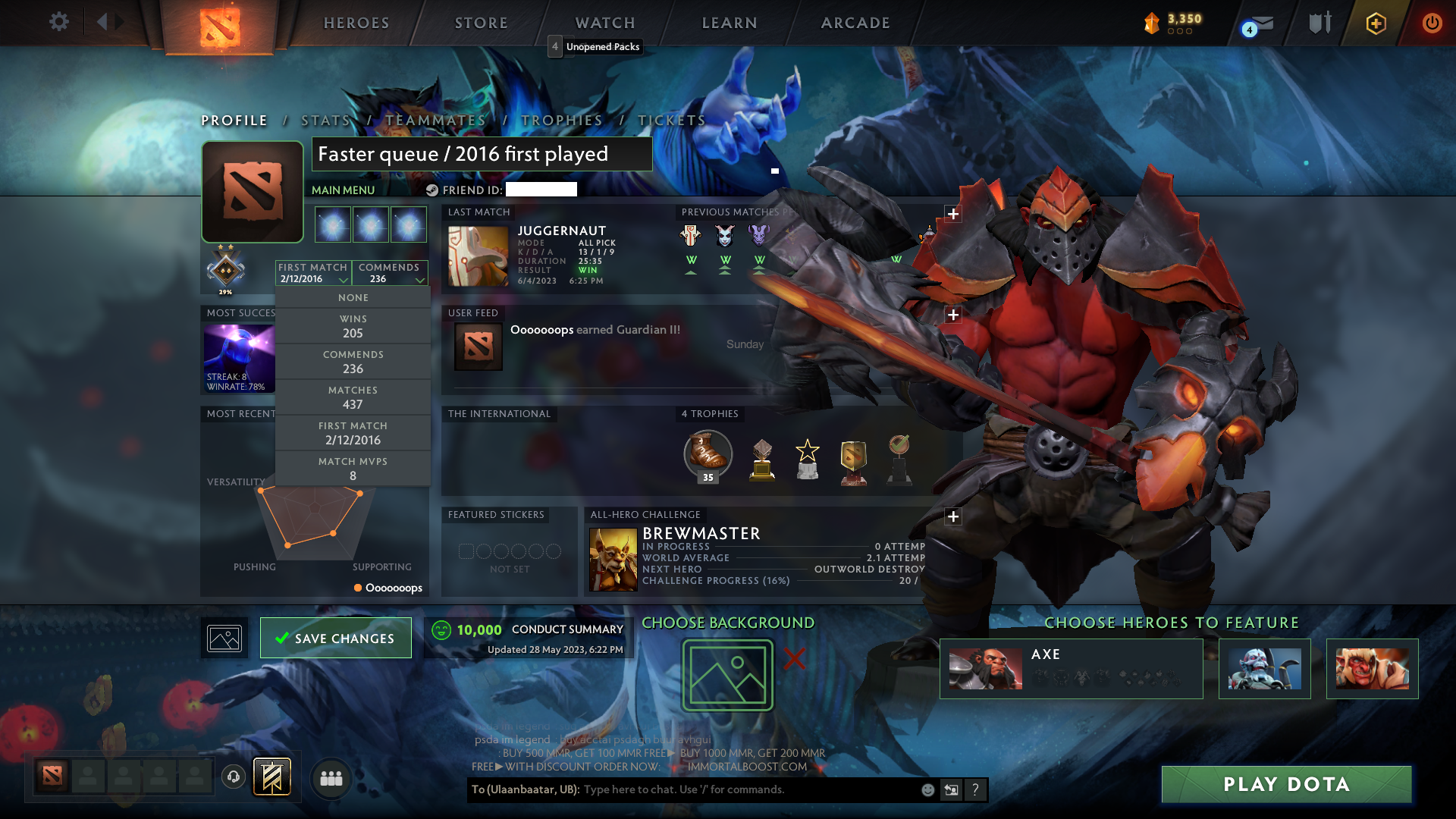Open the COMMENDS stat dropdown chevron
This screenshot has height=819, width=1456.
(420, 279)
